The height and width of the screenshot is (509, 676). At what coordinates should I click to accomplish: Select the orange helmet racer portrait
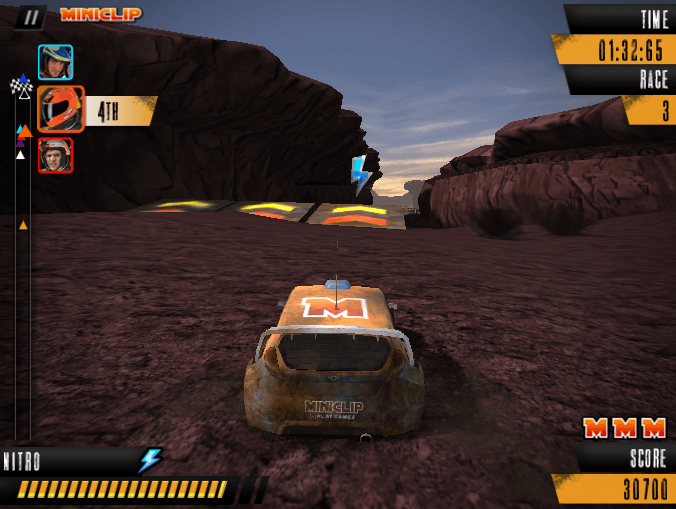pos(60,109)
